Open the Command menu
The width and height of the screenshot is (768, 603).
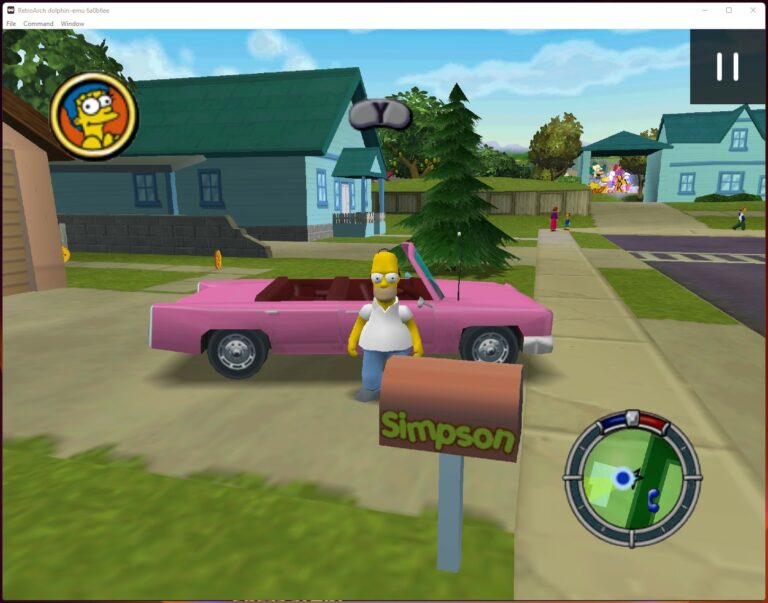(x=38, y=23)
